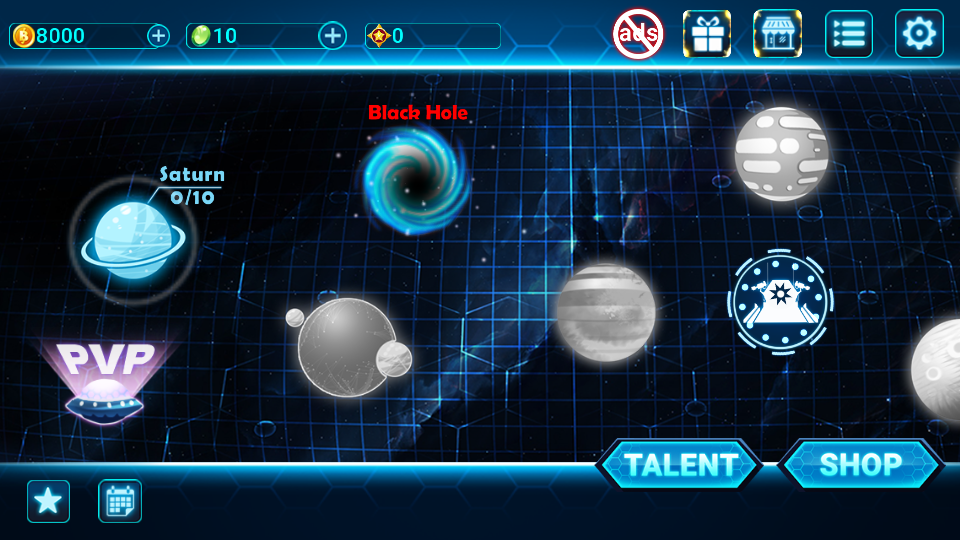
Task: Open the list menu icon
Action: 848,34
